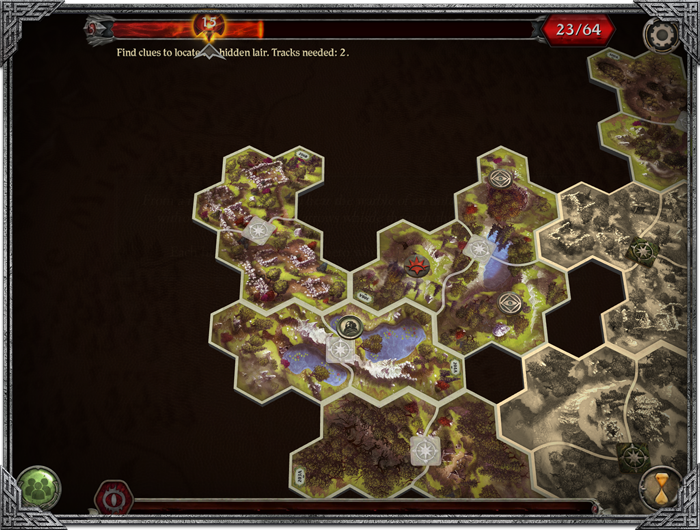Click the red eye emblem button
This screenshot has width=700, height=530.
tap(114, 497)
